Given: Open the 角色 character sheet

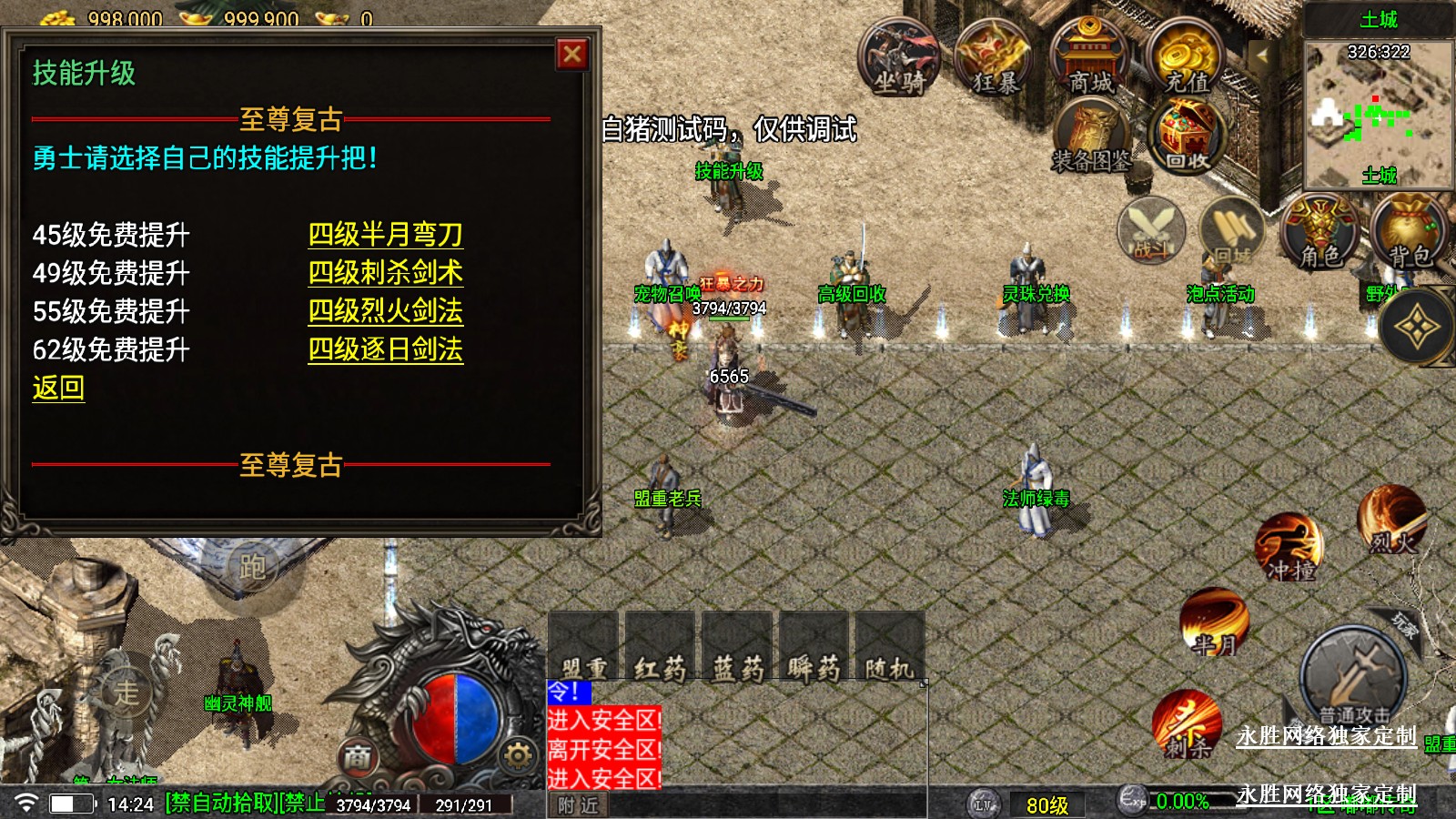Looking at the screenshot, I should coord(1320,232).
